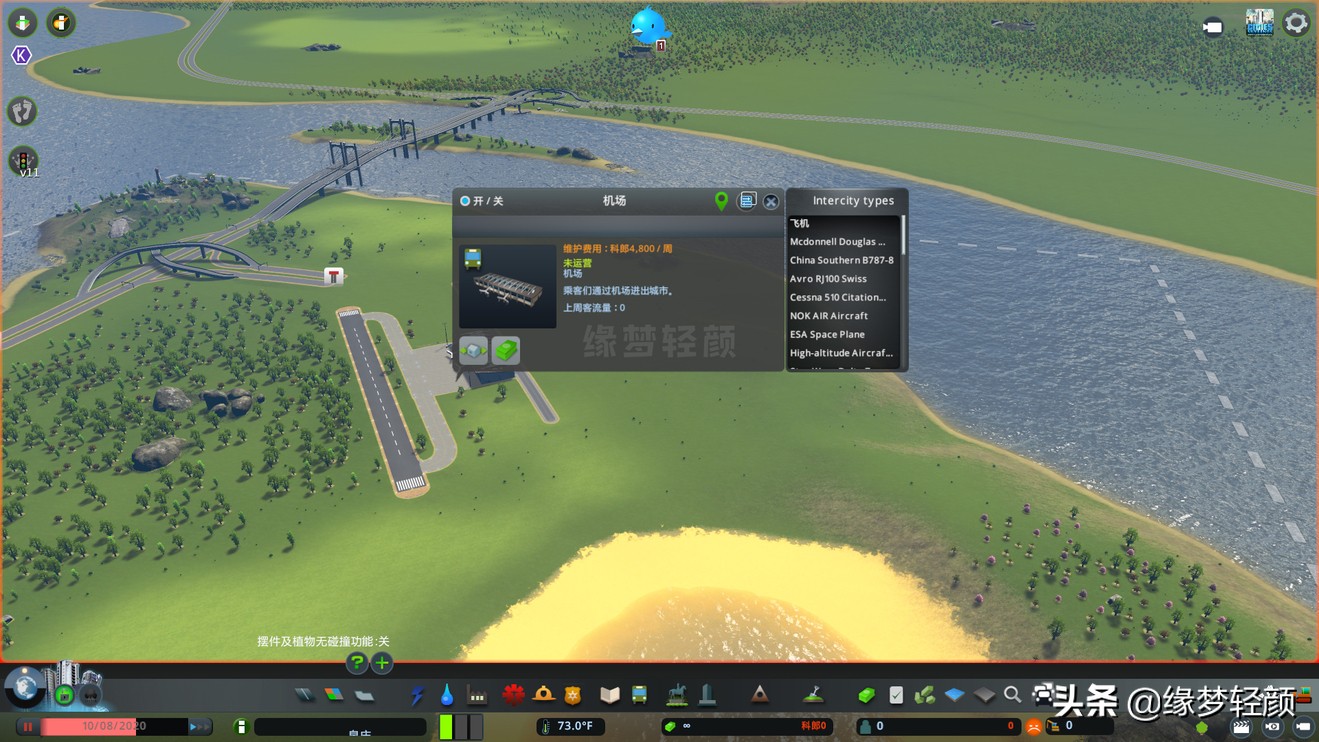Click the relocate building button
The width and height of the screenshot is (1319, 742).
pyautogui.click(x=474, y=350)
